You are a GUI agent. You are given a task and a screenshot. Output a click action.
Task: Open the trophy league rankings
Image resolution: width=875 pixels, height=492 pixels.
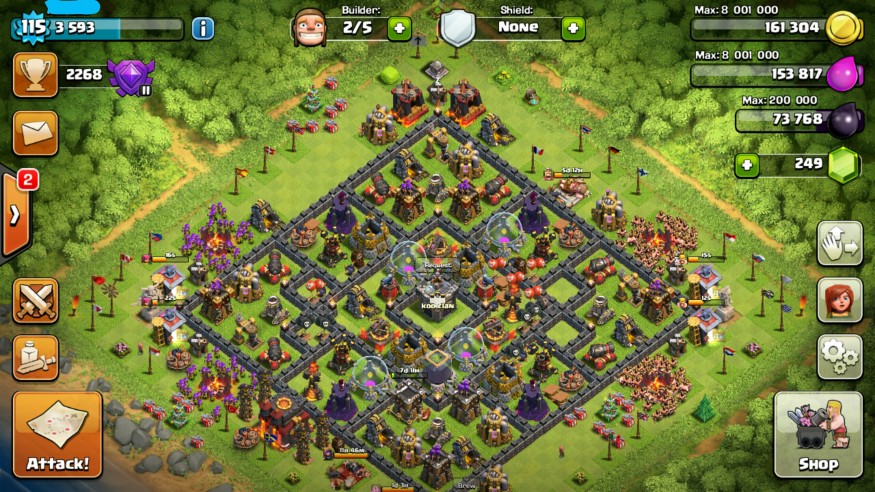tap(35, 74)
